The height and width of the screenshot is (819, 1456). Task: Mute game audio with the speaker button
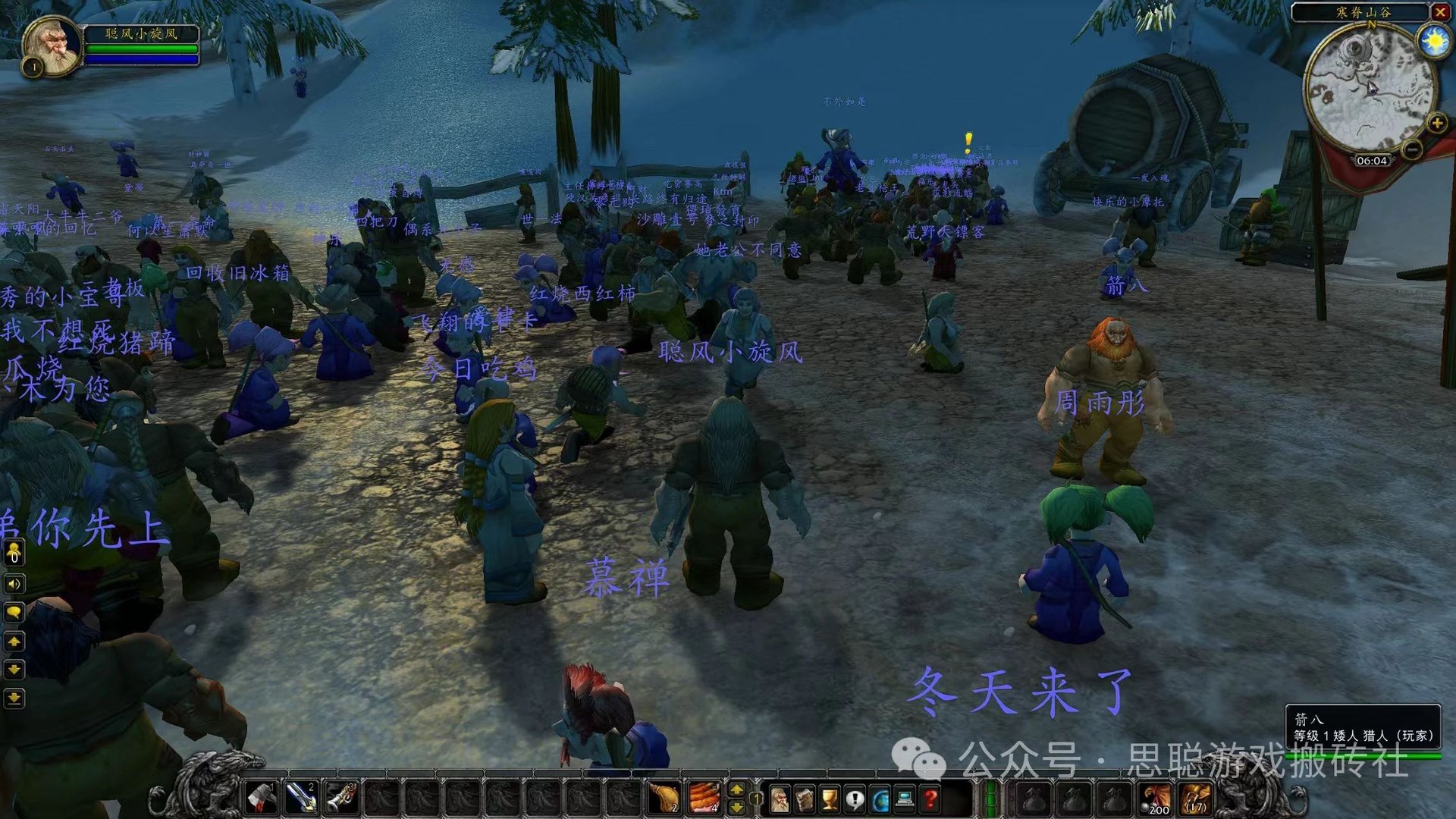pos(13,583)
